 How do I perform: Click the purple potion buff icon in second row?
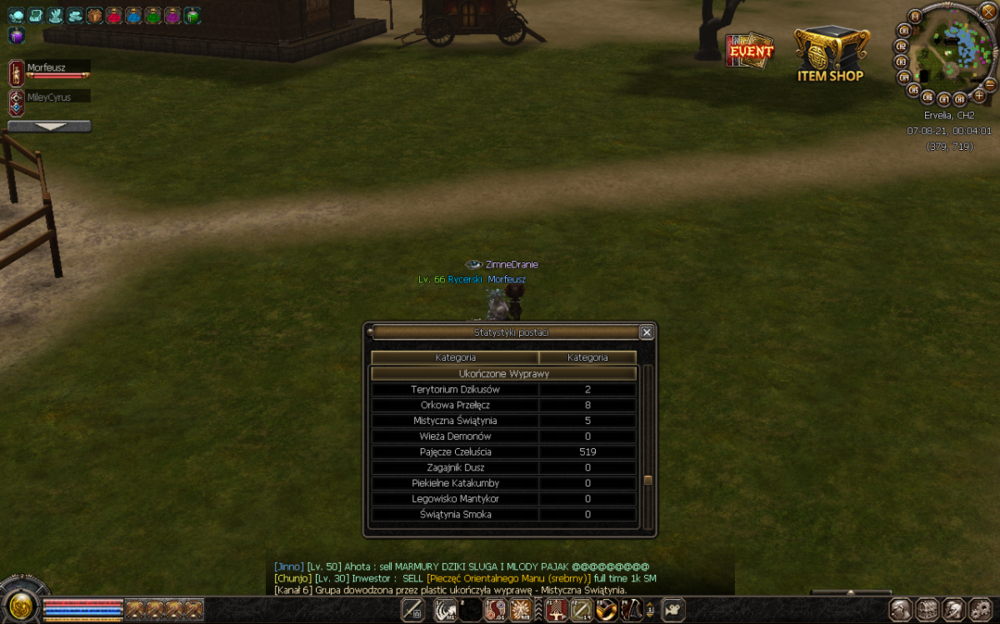(x=16, y=36)
